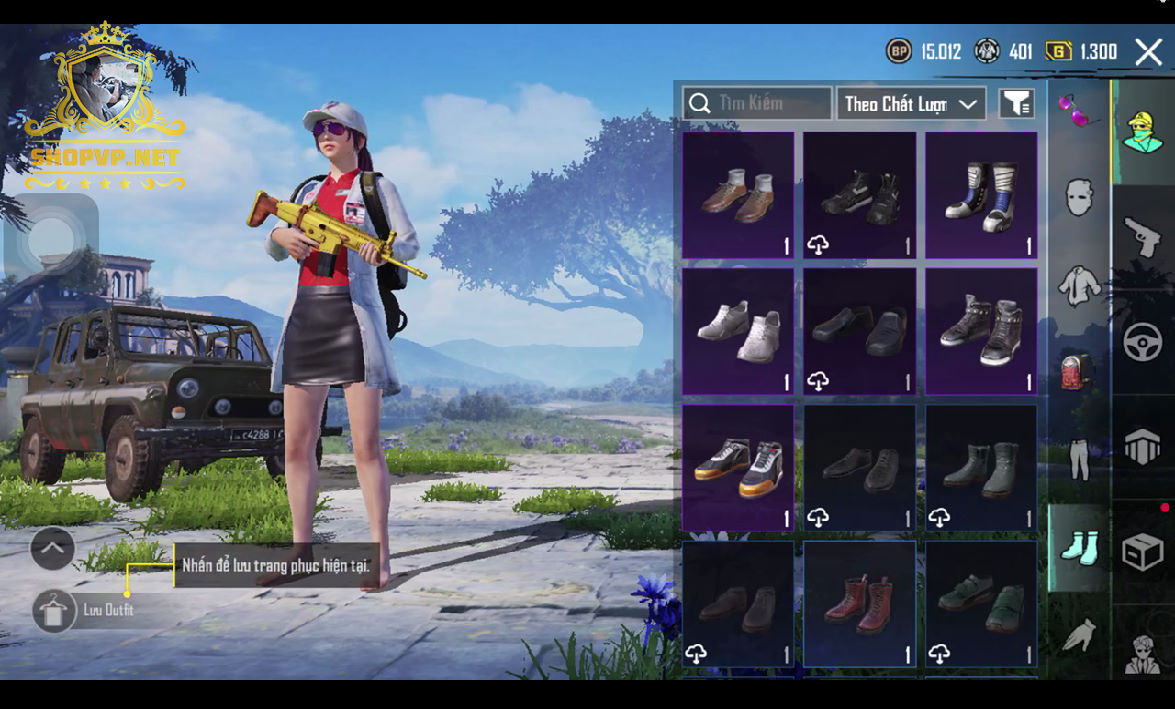Open the steering wheel vehicle tab
The image size is (1175, 709).
pos(1143,343)
